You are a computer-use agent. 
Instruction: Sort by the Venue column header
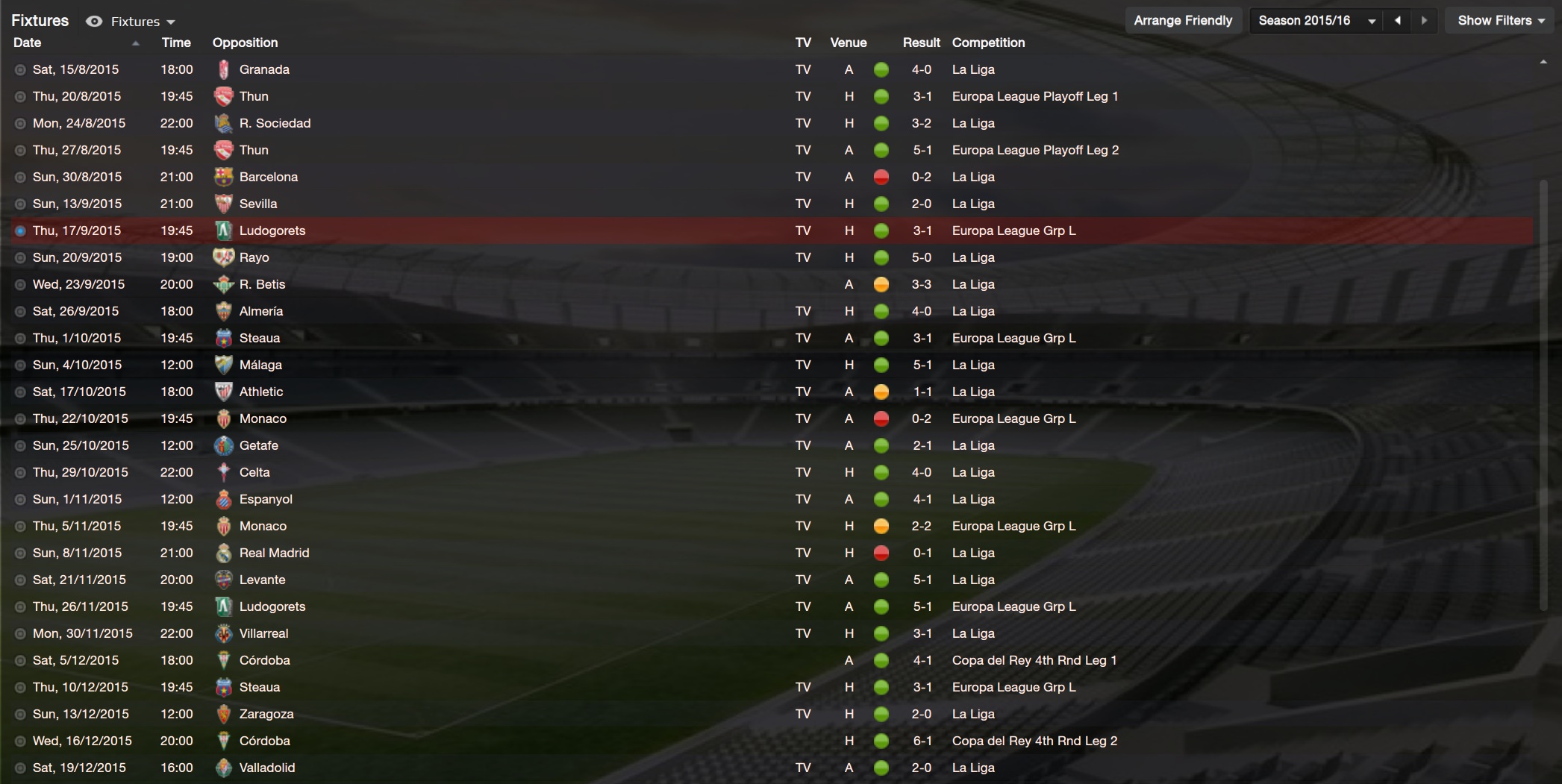tap(849, 43)
